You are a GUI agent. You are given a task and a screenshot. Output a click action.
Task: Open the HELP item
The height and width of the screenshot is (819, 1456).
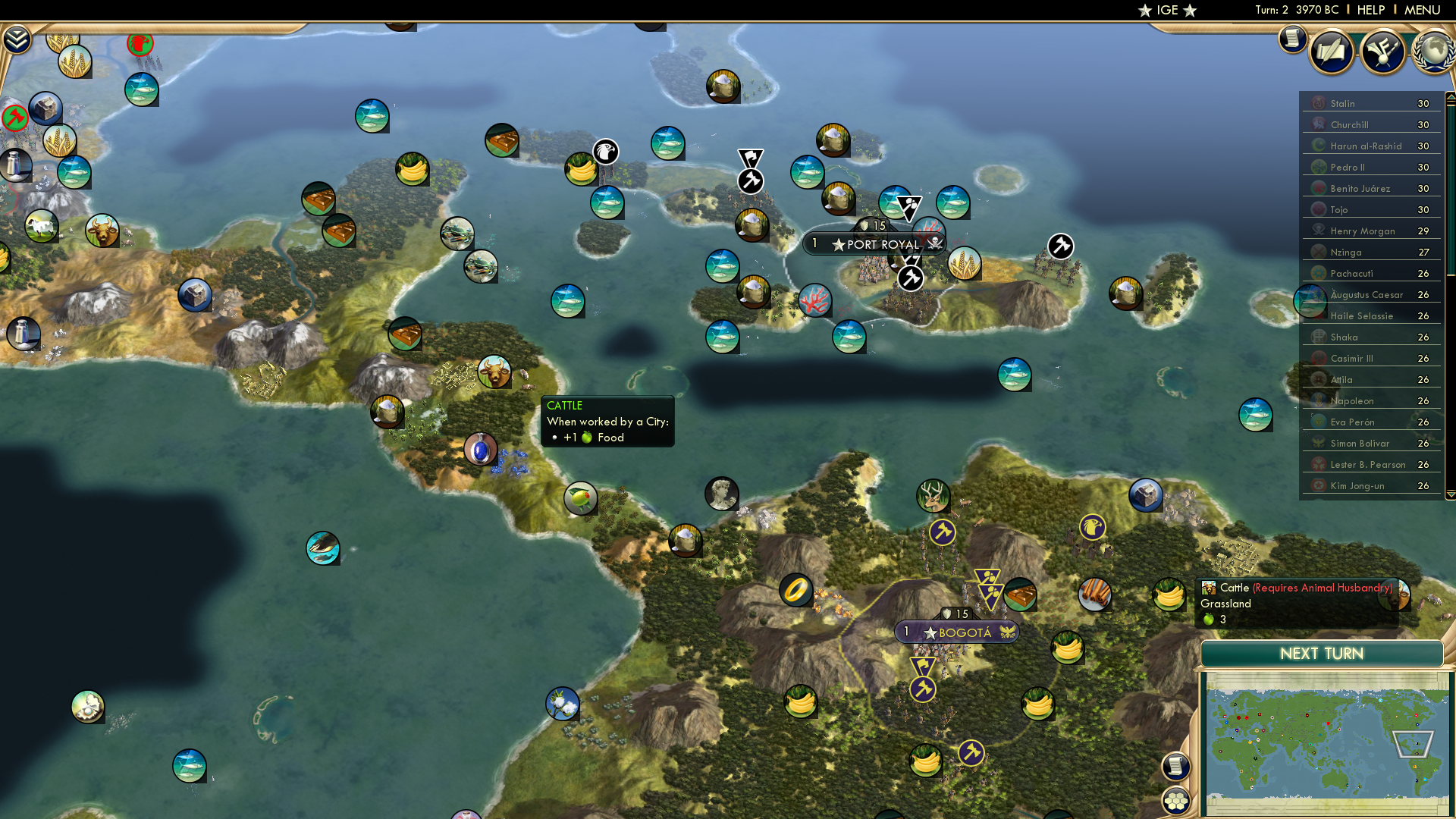pos(1370,10)
